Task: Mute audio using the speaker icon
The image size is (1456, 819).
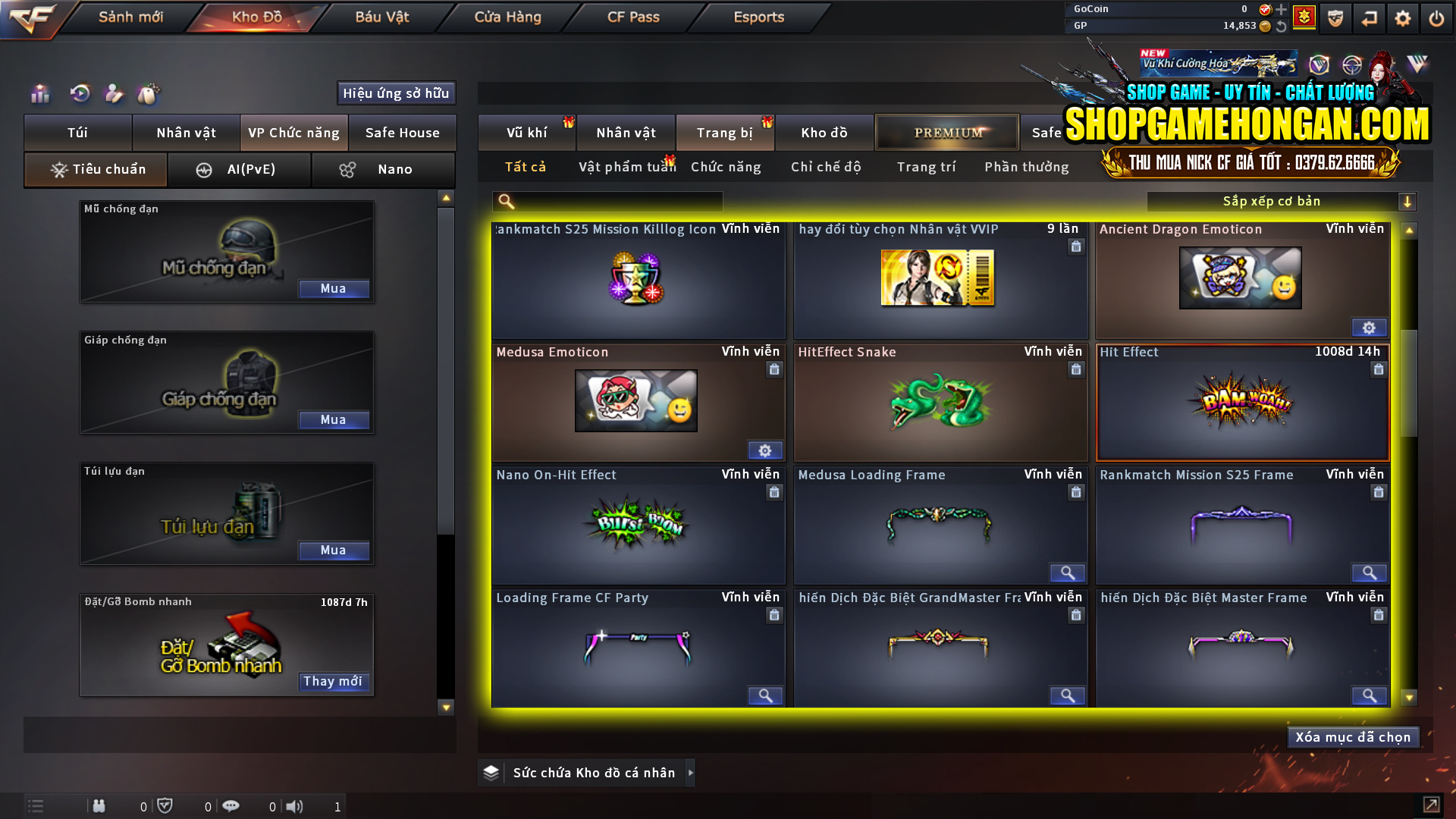Action: click(x=295, y=806)
